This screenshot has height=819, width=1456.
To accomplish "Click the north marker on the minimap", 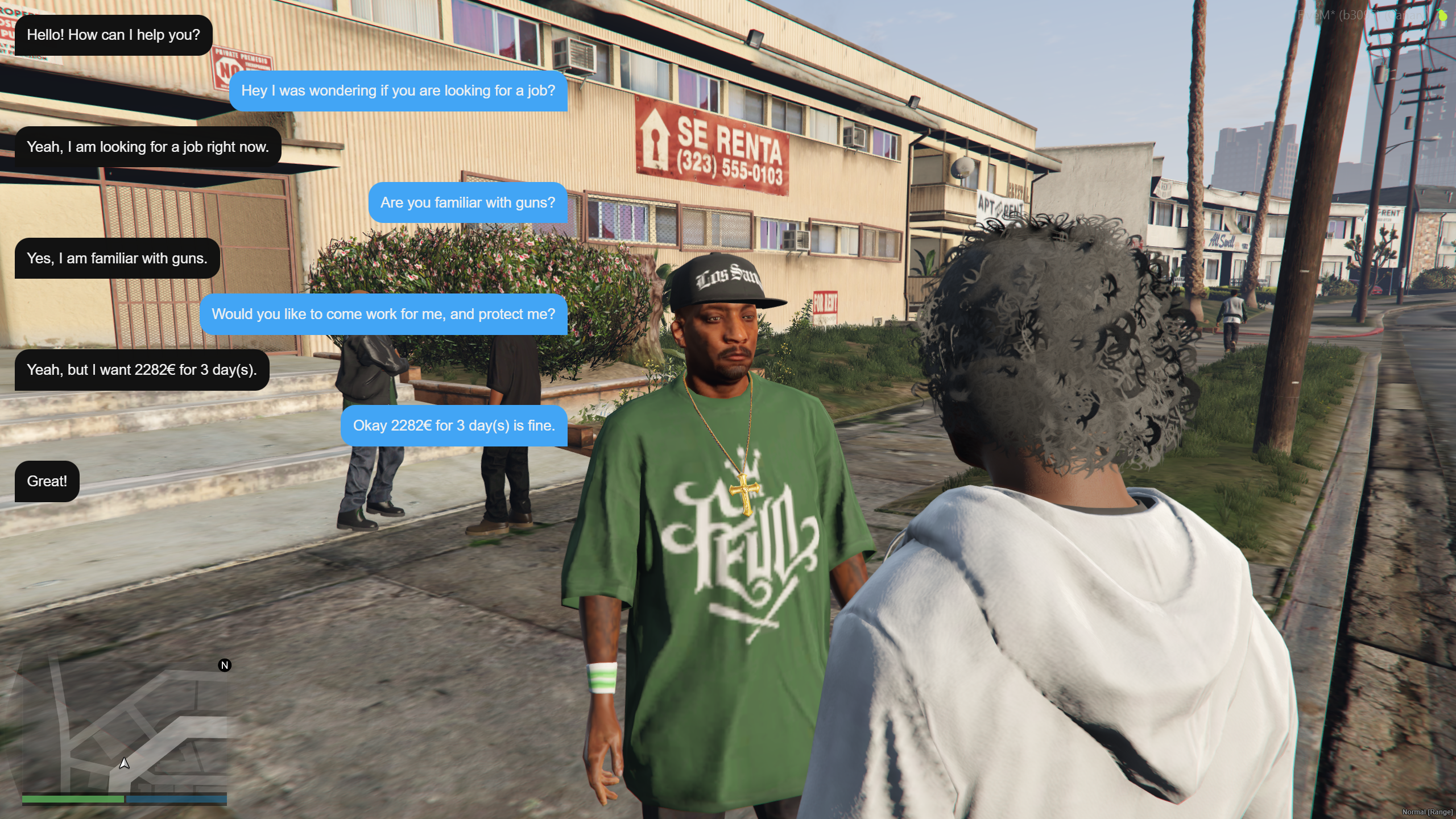I will pyautogui.click(x=225, y=665).
